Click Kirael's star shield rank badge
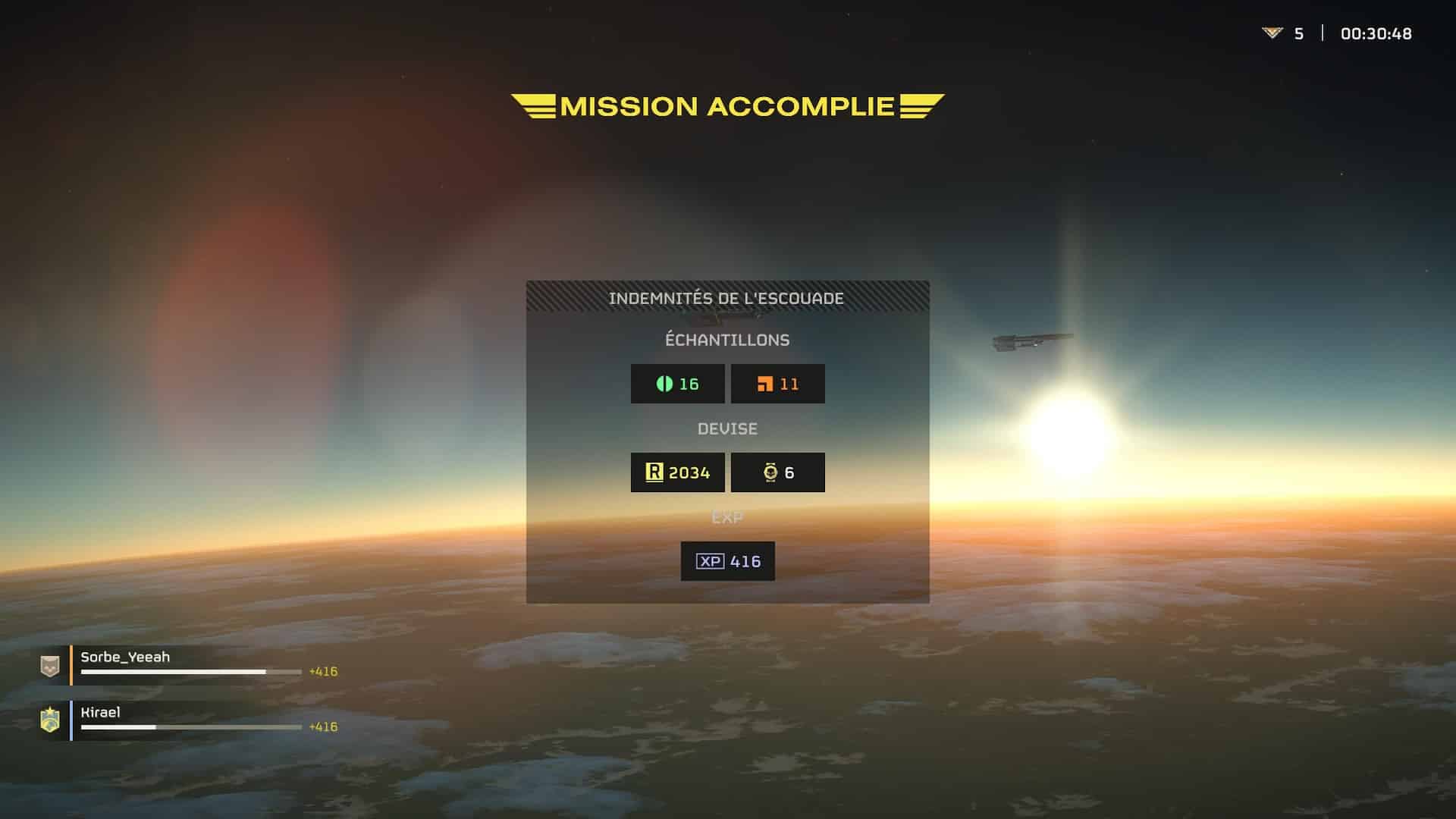The height and width of the screenshot is (819, 1456). (50, 720)
